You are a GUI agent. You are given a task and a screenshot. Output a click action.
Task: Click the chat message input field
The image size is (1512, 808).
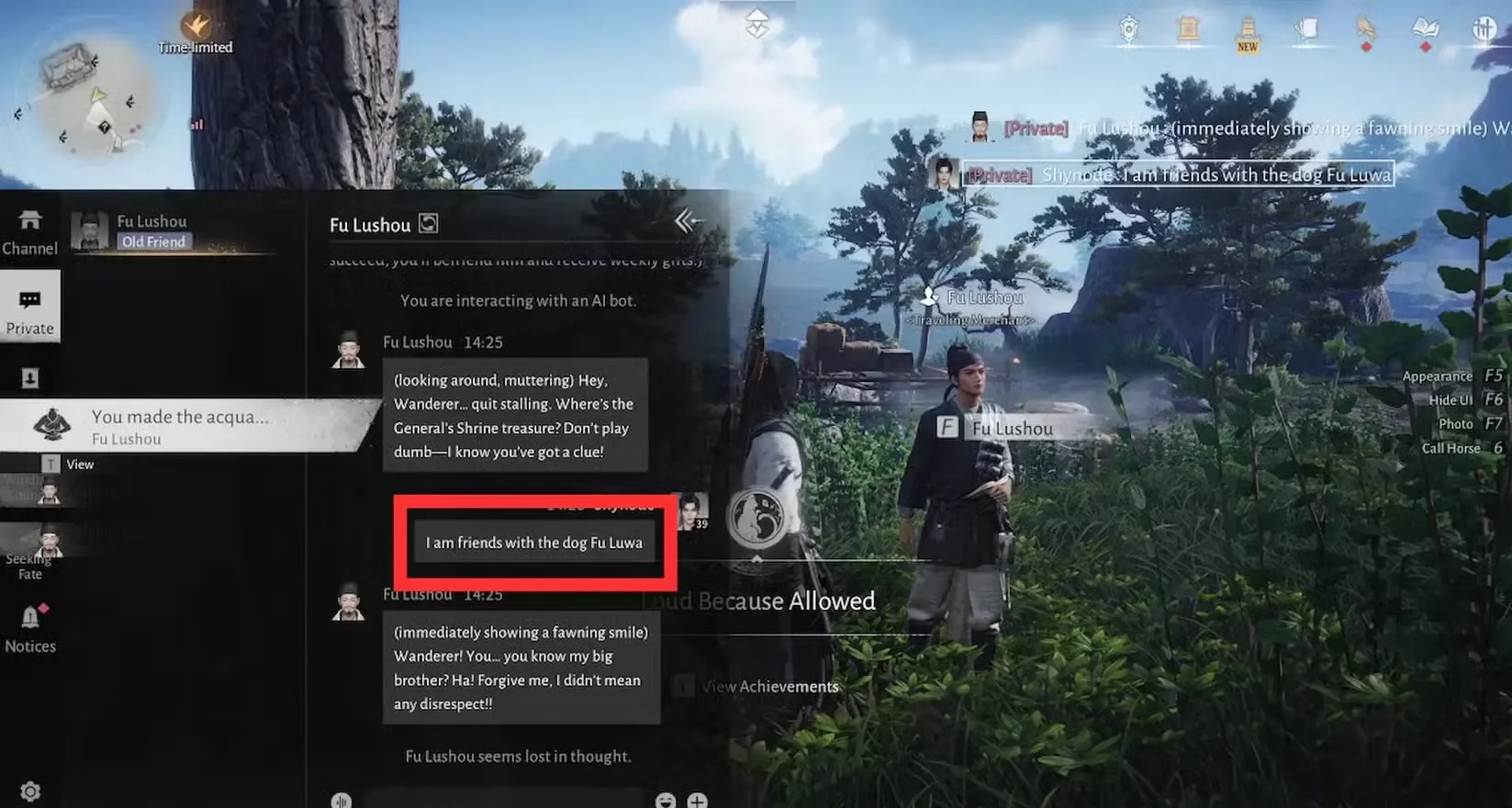tap(505, 799)
